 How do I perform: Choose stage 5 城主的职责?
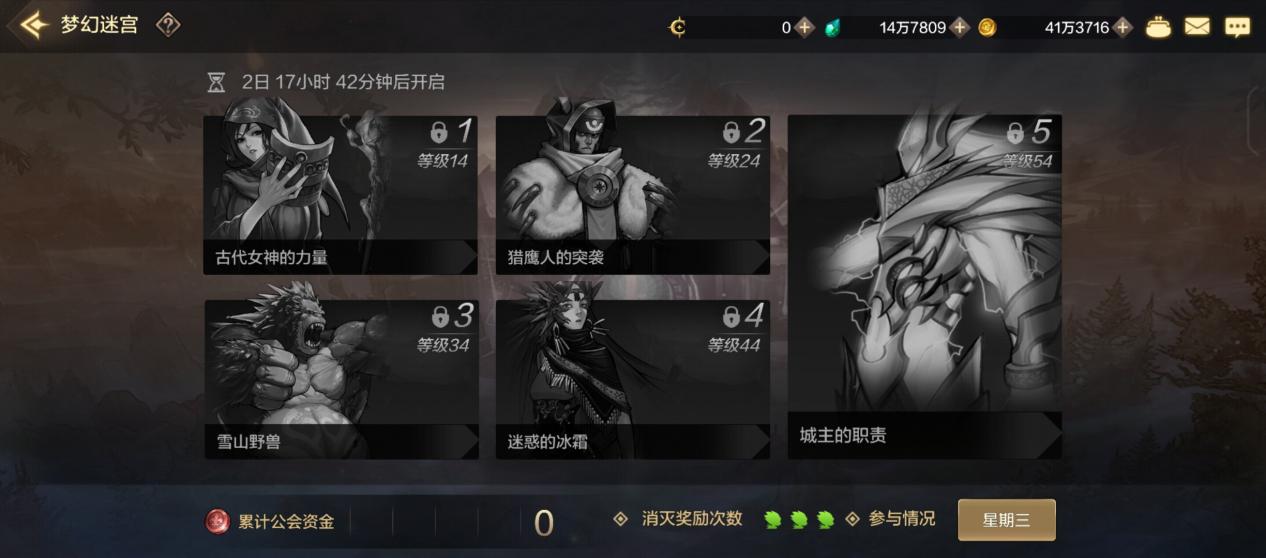click(924, 287)
